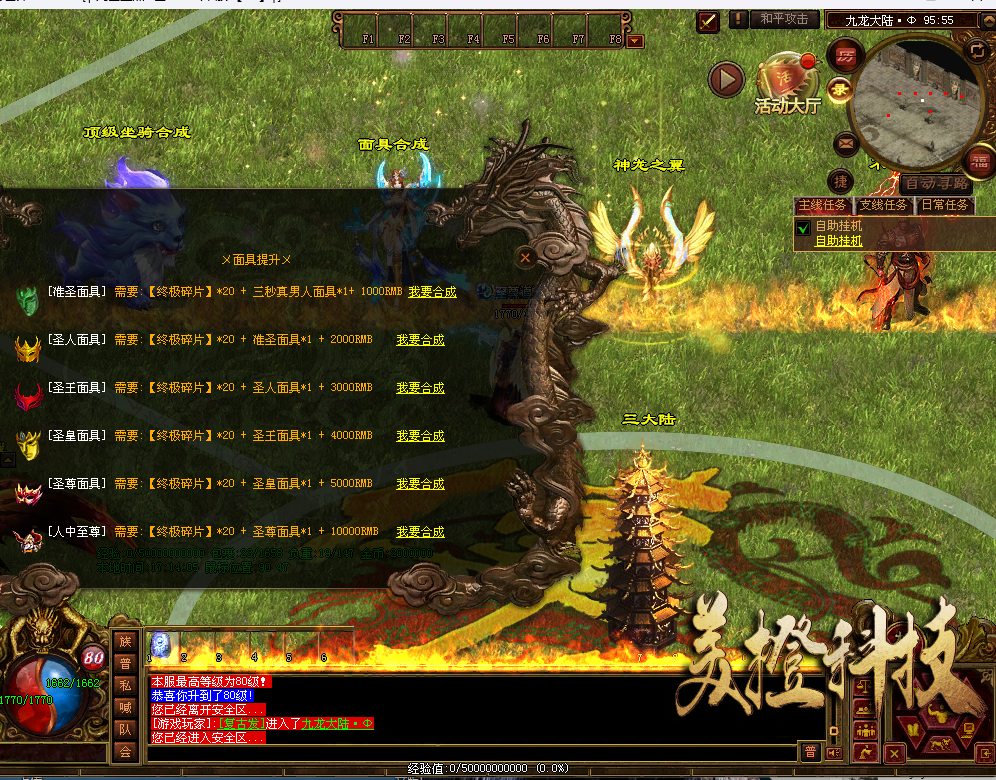Screen dimensions: 996x780
Task: Activate 自动寻路 auto-pathfinding
Action: click(935, 184)
